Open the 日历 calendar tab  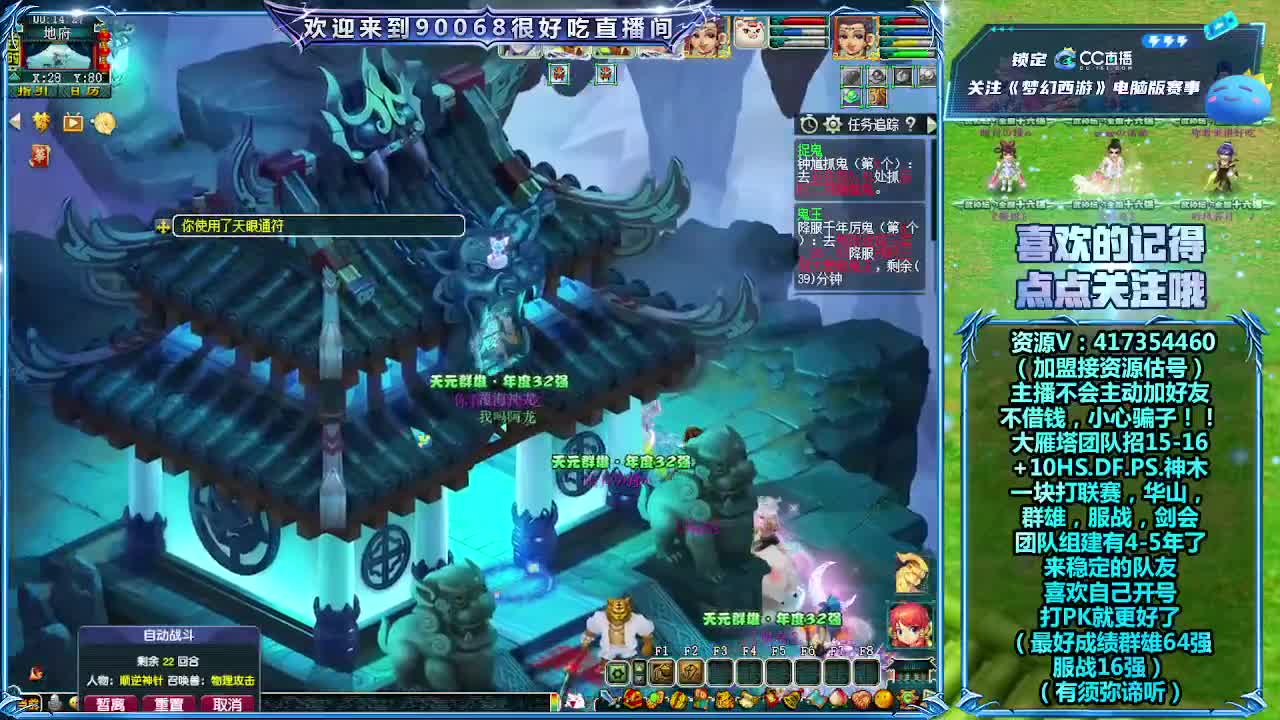tap(83, 92)
